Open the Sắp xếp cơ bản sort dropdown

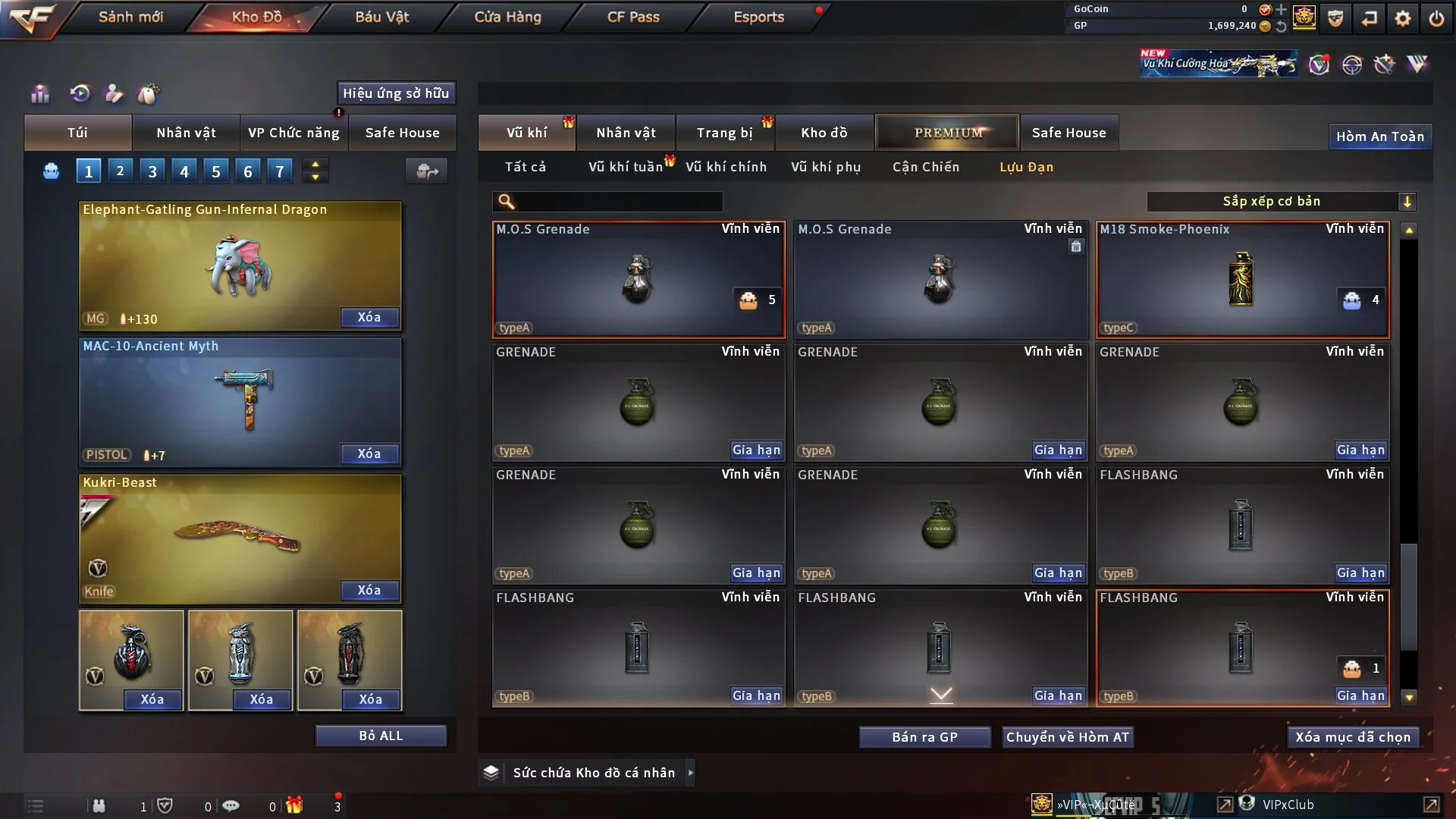click(1280, 201)
